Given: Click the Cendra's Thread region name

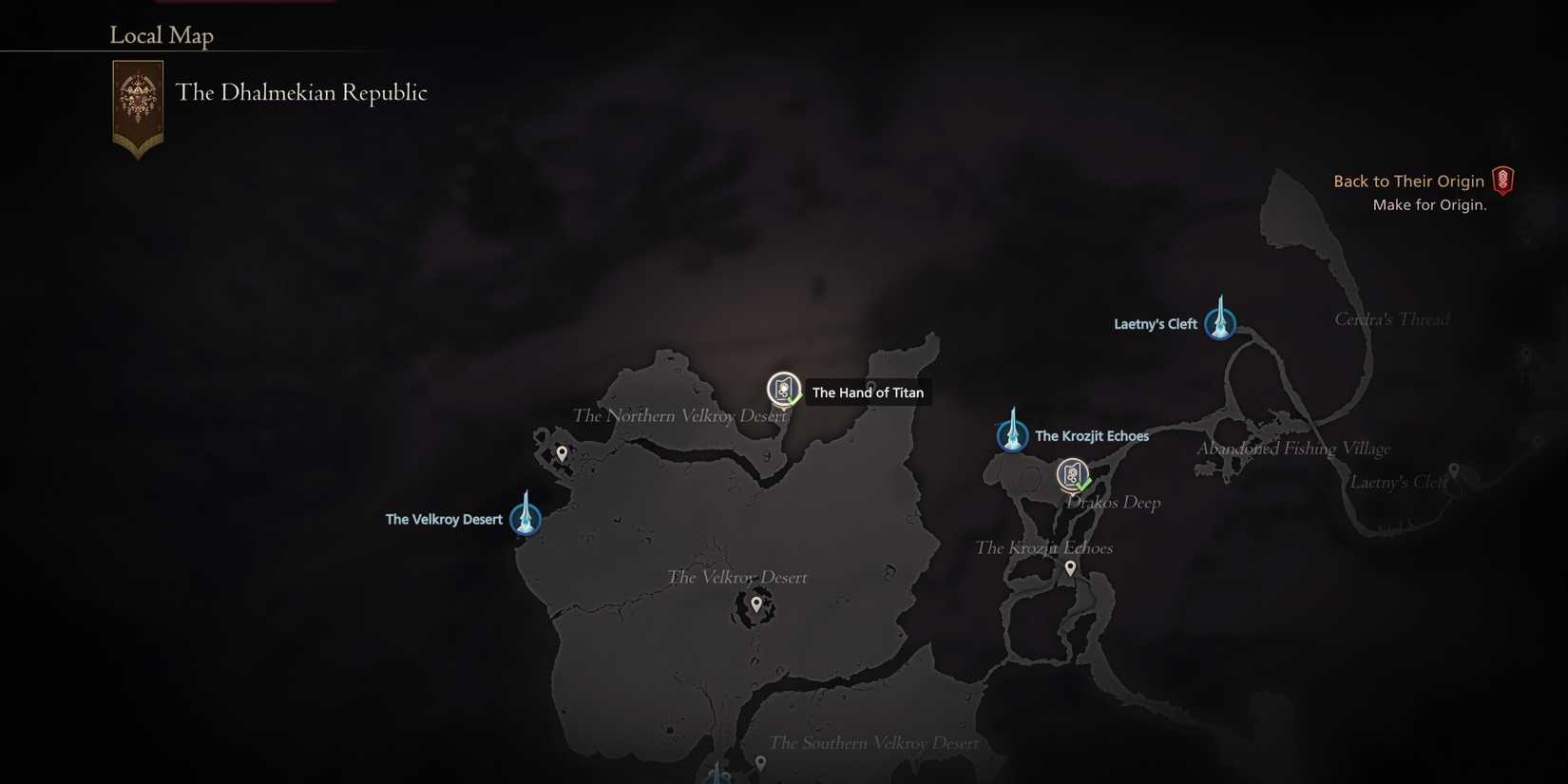Looking at the screenshot, I should point(1391,318).
